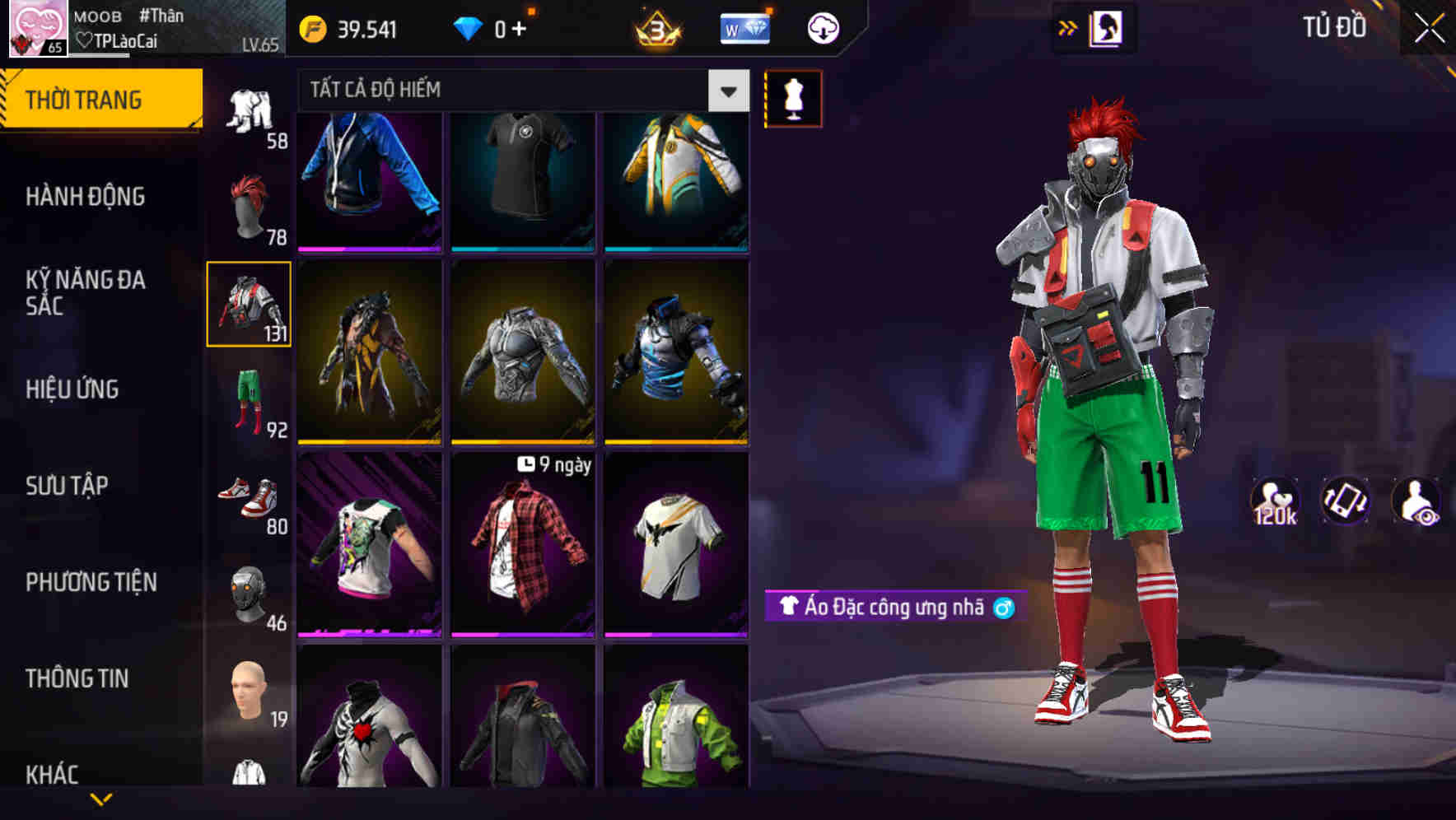Viewport: 1456px width, 820px height.
Task: Open the rank badge level 3 icon
Action: [655, 27]
